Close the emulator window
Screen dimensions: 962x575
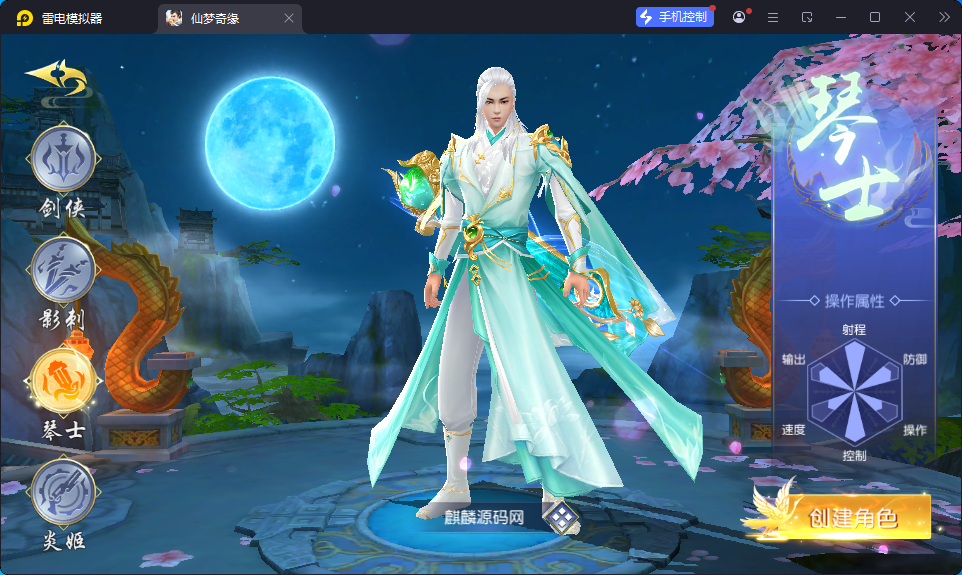pyautogui.click(x=910, y=17)
